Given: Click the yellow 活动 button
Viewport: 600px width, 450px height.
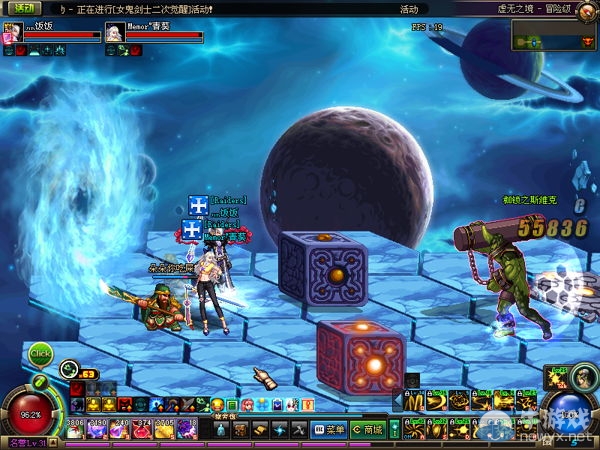Looking at the screenshot, I should pos(19,8).
